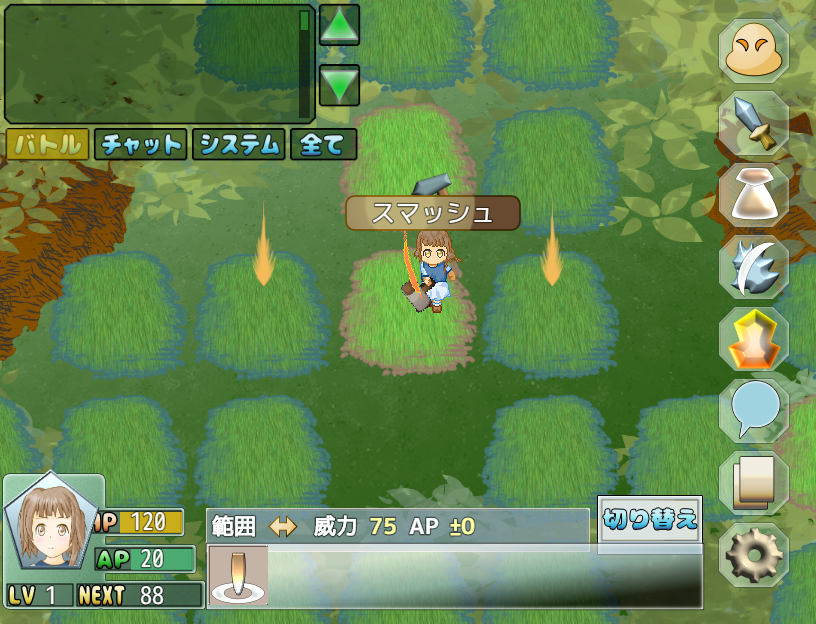Click the message log scrollbar
This screenshot has height=624, width=816.
click(x=305, y=62)
